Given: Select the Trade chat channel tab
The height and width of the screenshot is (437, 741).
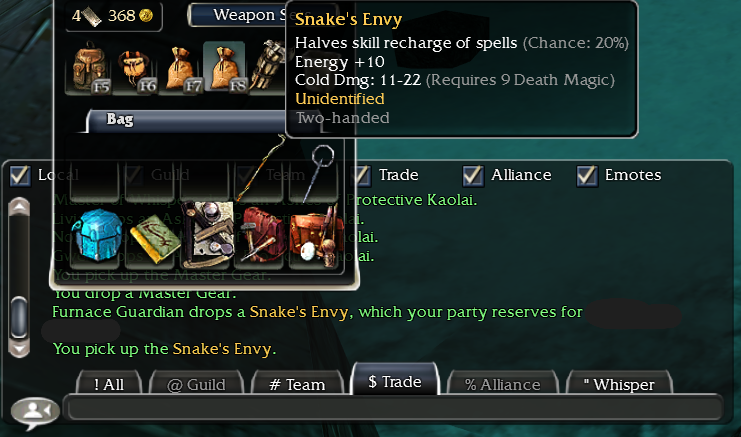Looking at the screenshot, I should click(393, 381).
